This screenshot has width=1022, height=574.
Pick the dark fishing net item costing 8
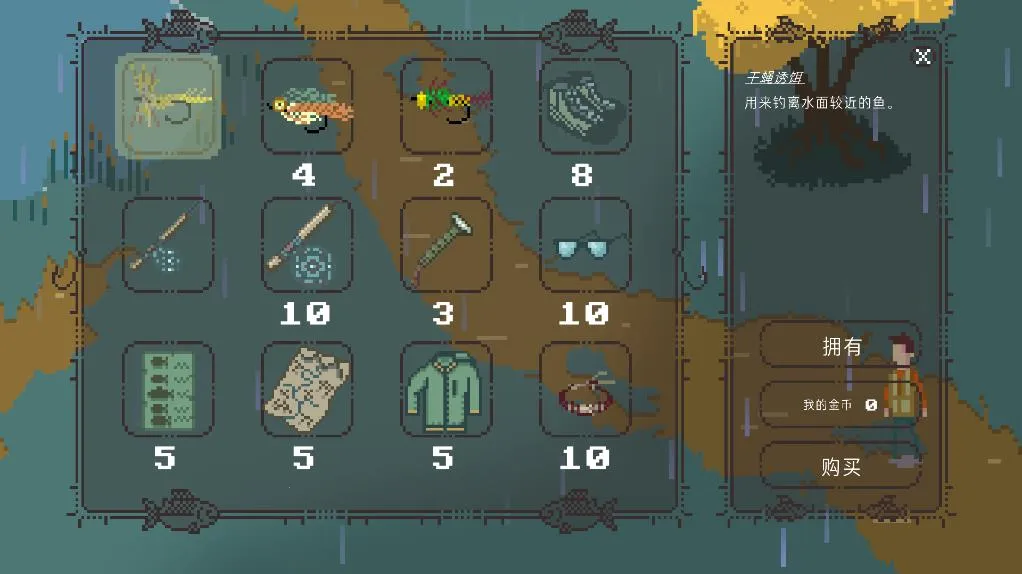point(585,105)
